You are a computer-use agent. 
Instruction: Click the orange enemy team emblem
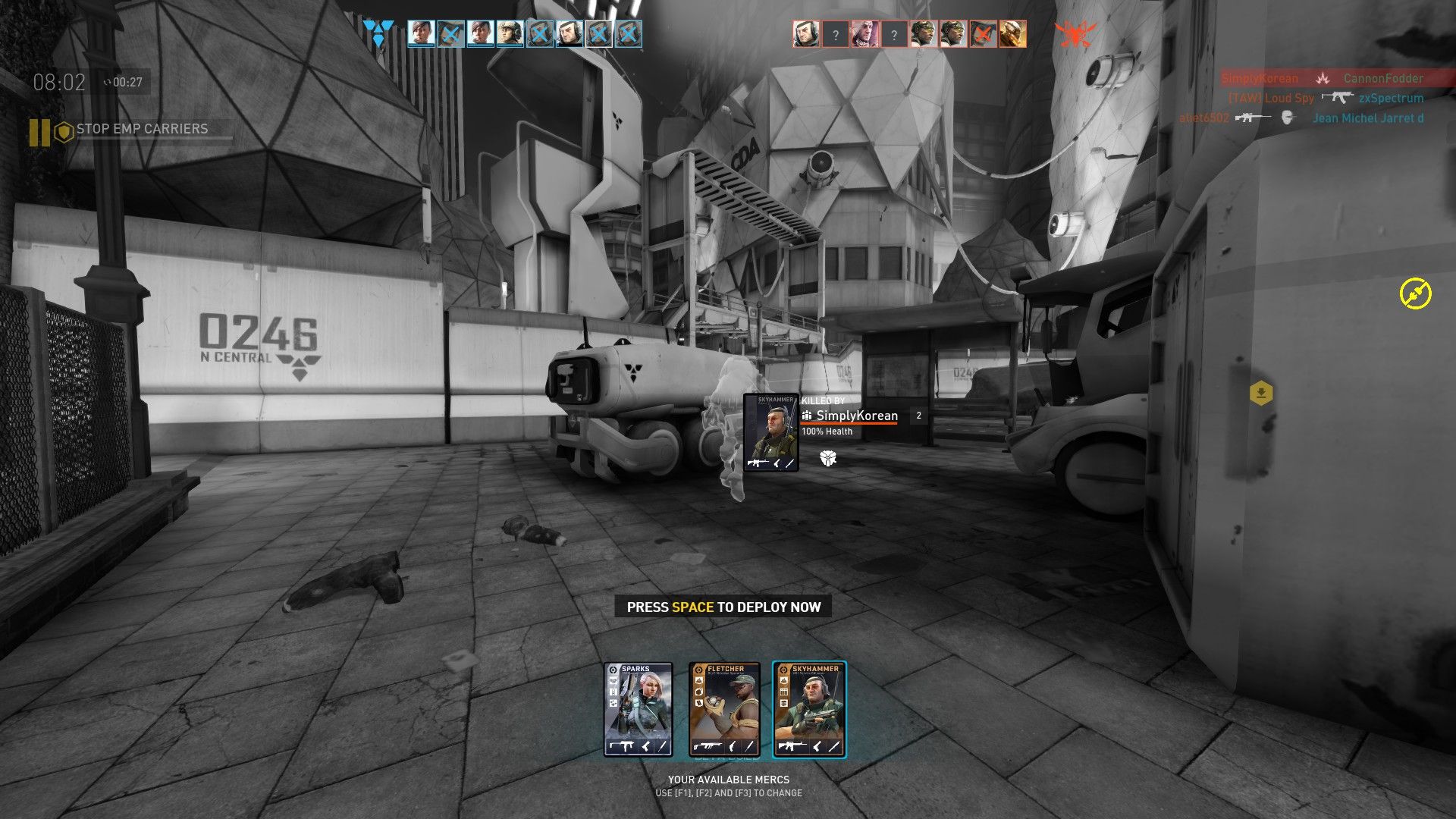click(x=1075, y=34)
